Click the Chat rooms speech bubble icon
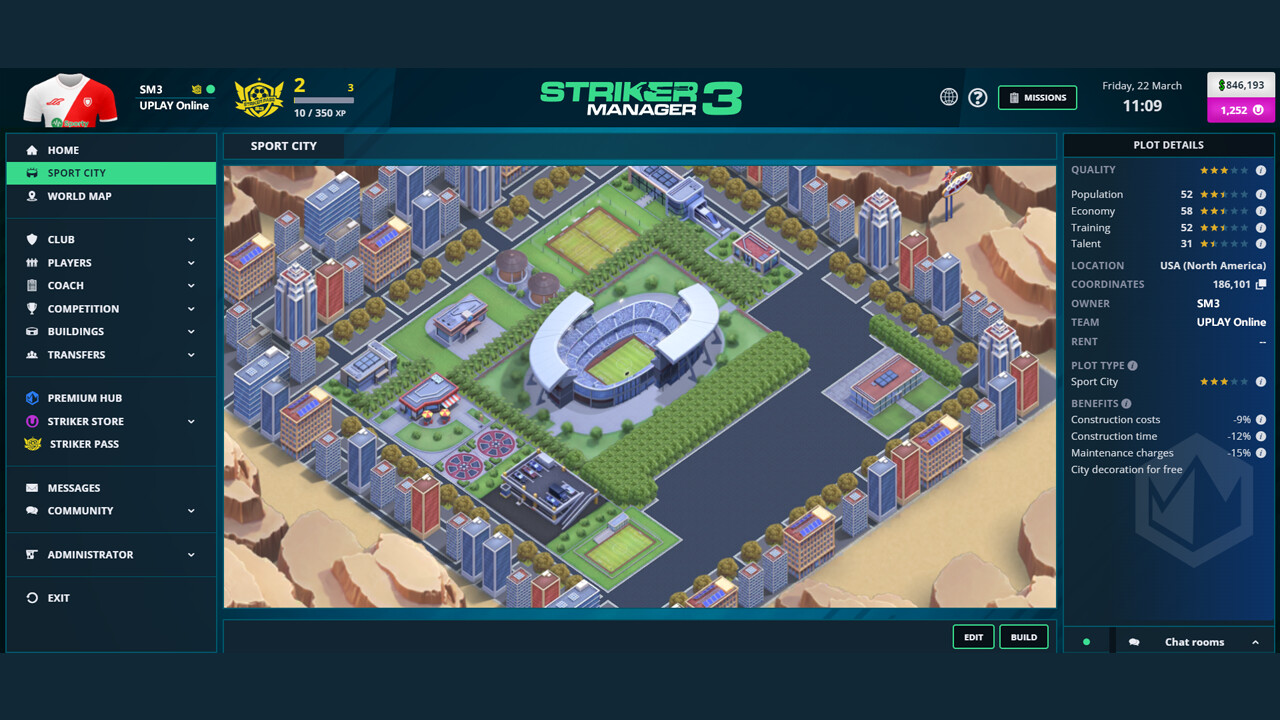The height and width of the screenshot is (720, 1280). [1133, 641]
